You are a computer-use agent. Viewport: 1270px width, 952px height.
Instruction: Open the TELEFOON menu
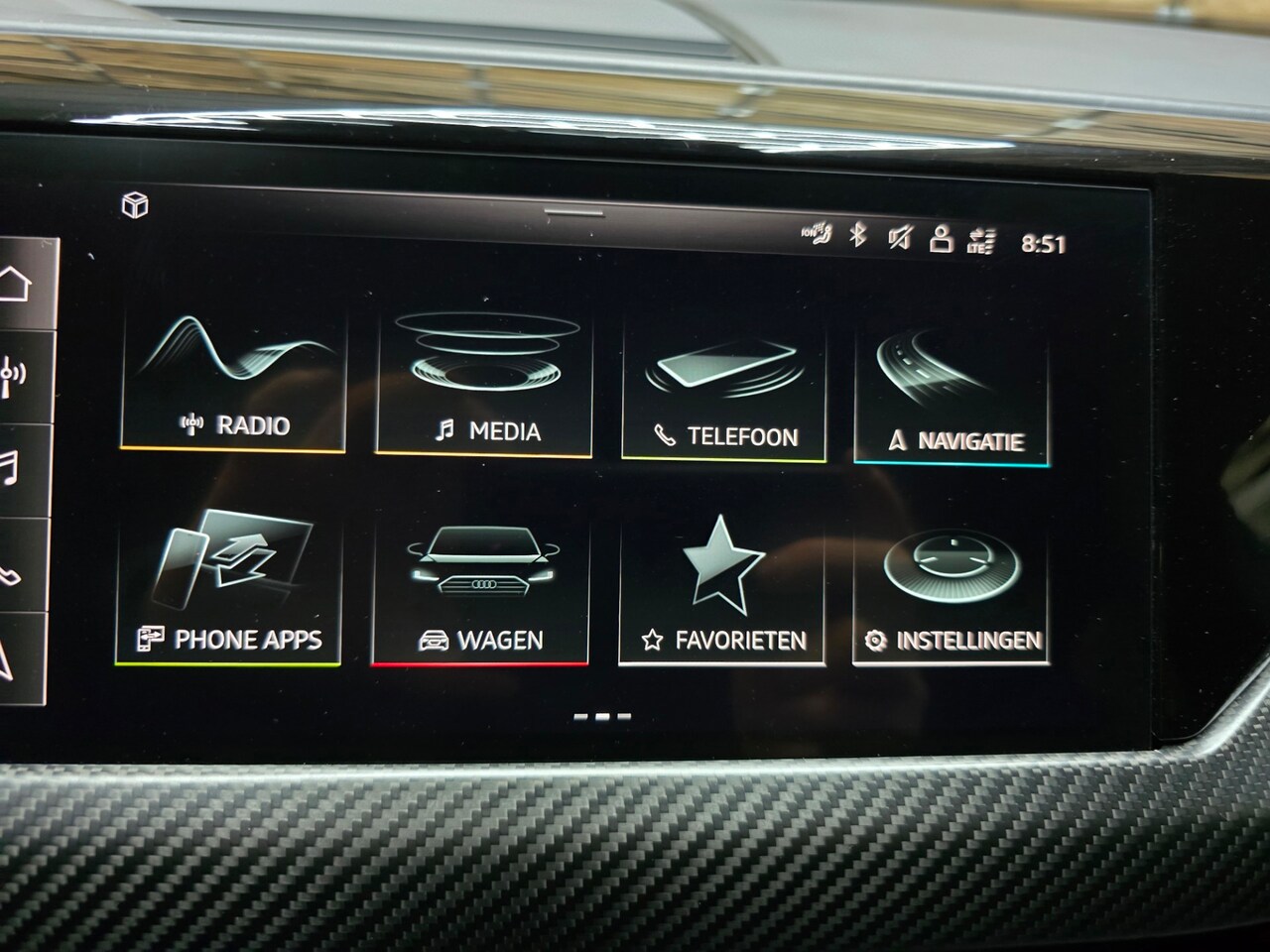click(724, 392)
